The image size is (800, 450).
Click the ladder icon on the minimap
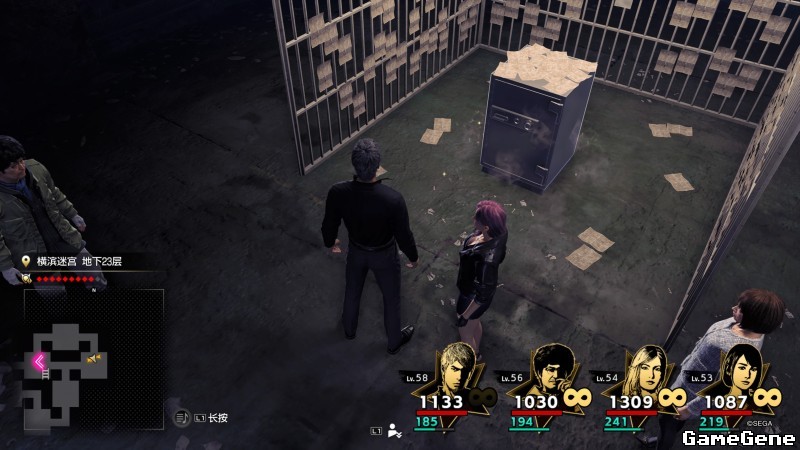coord(45,374)
